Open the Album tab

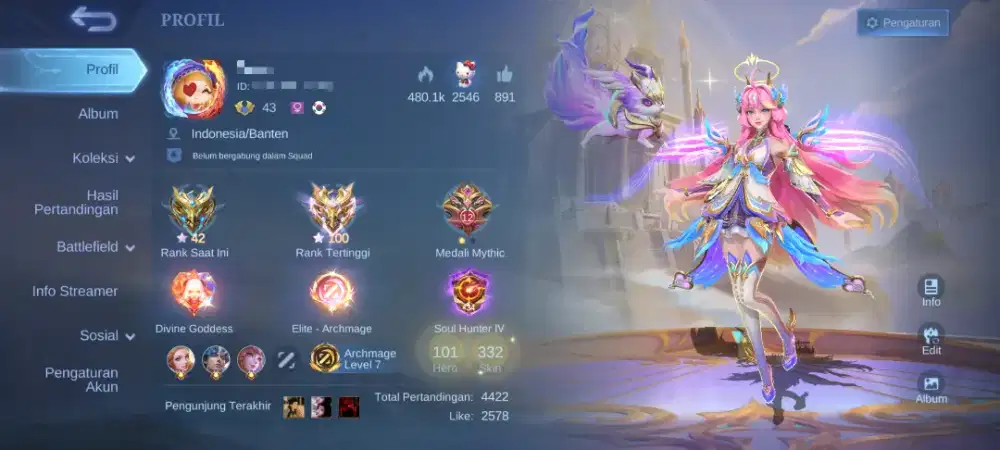pos(98,114)
